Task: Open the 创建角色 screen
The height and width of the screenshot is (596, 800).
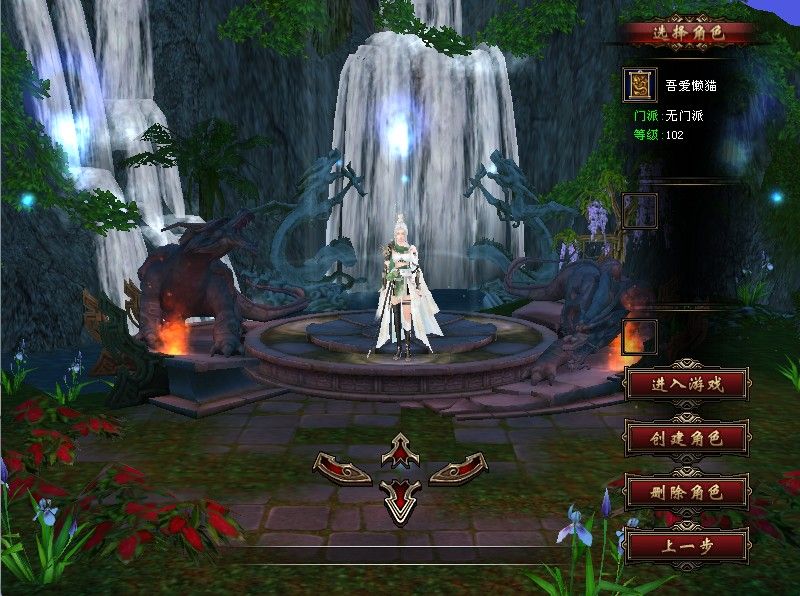Action: [x=686, y=438]
